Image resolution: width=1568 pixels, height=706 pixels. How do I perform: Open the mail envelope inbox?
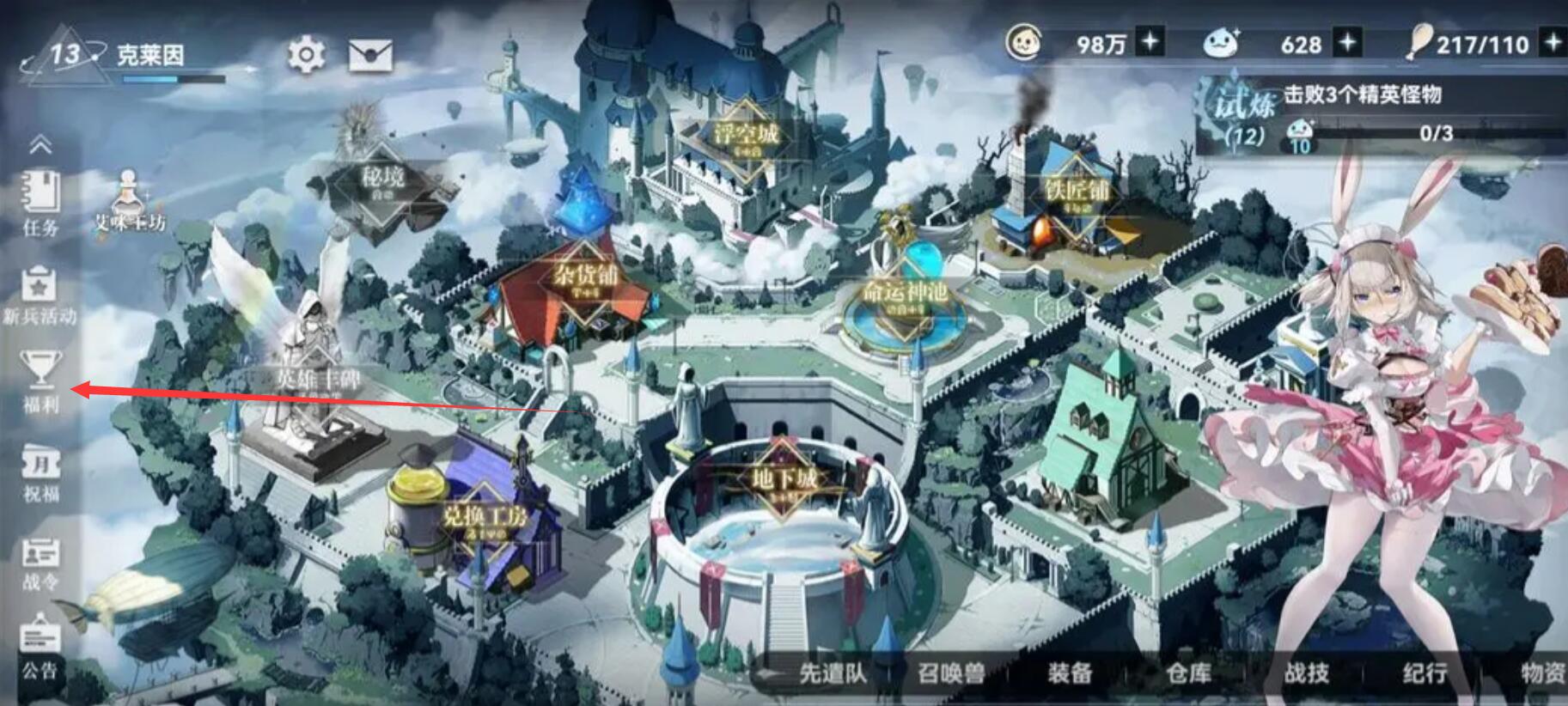370,56
